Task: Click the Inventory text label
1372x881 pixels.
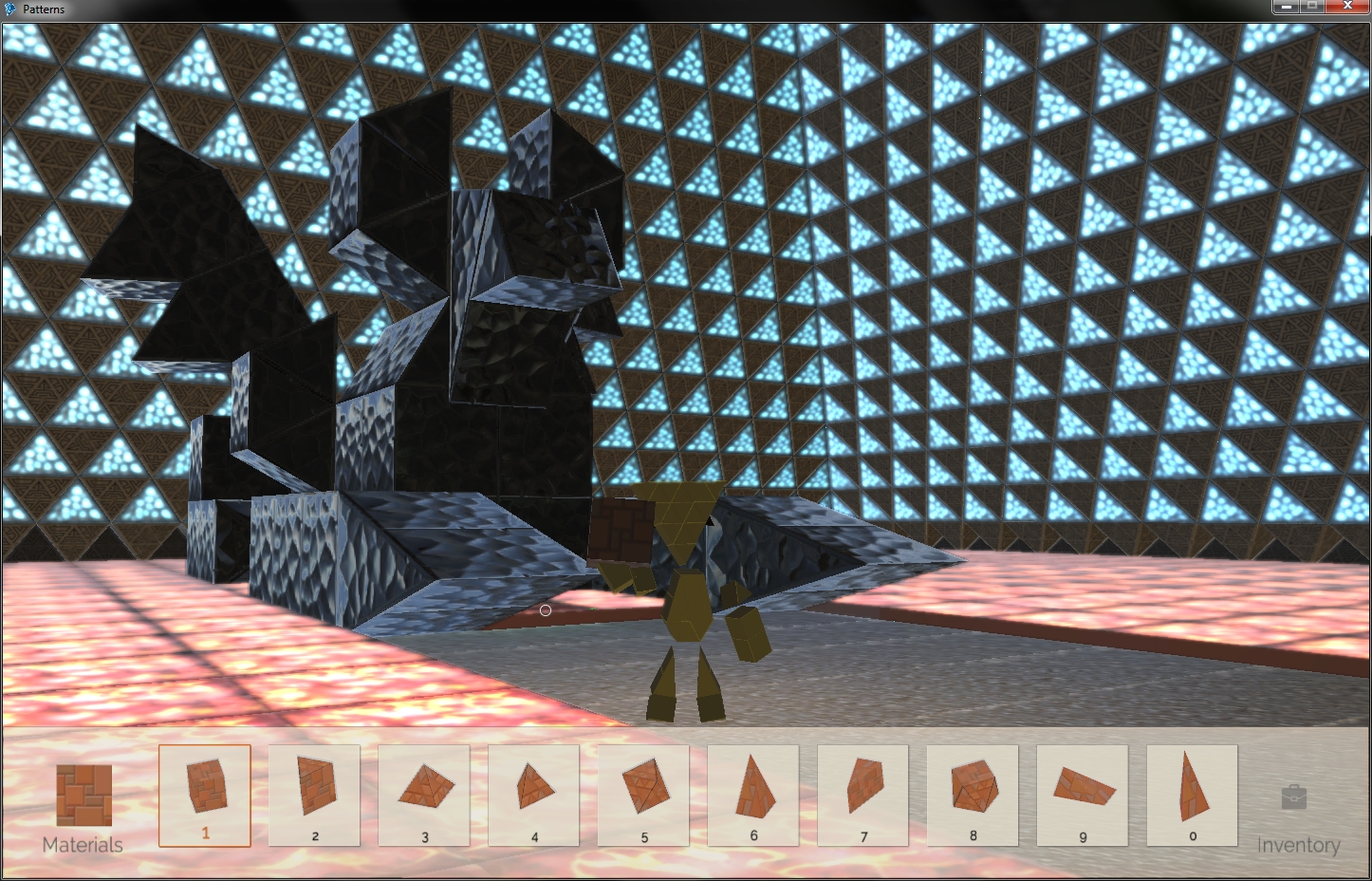Action: coord(1299,844)
